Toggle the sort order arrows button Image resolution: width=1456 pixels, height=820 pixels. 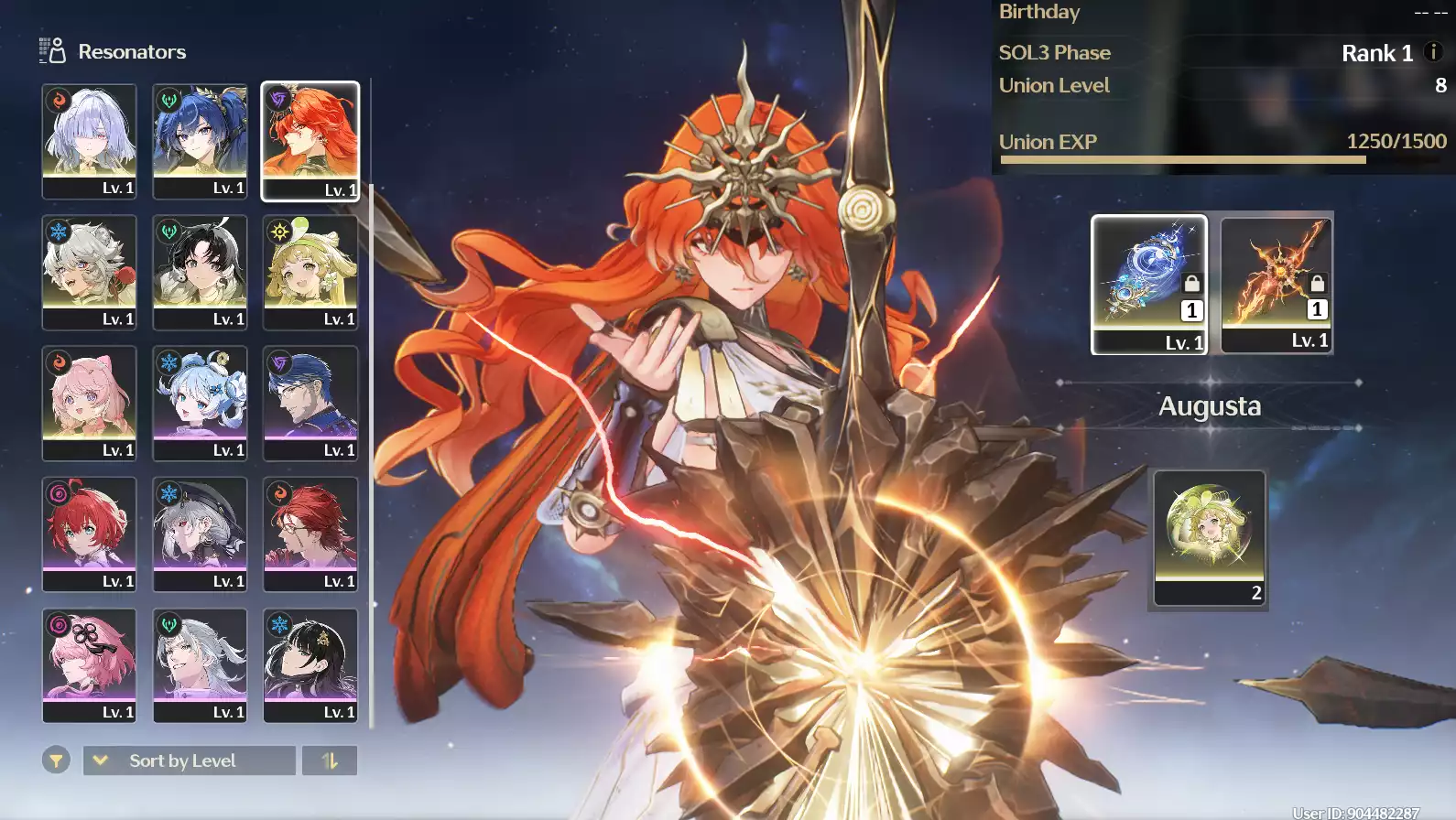(x=330, y=761)
